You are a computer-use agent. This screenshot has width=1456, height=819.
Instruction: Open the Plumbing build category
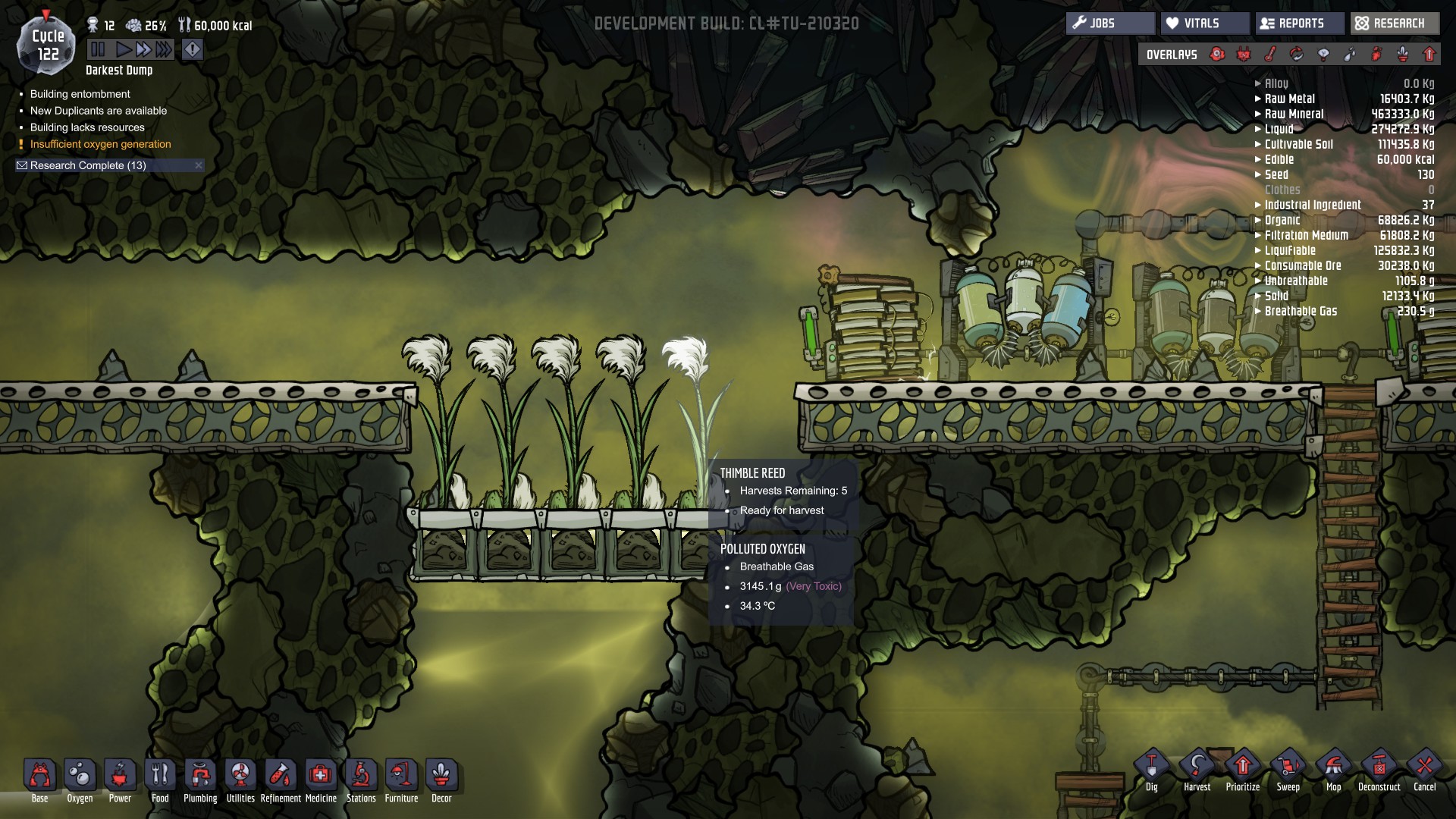point(200,775)
